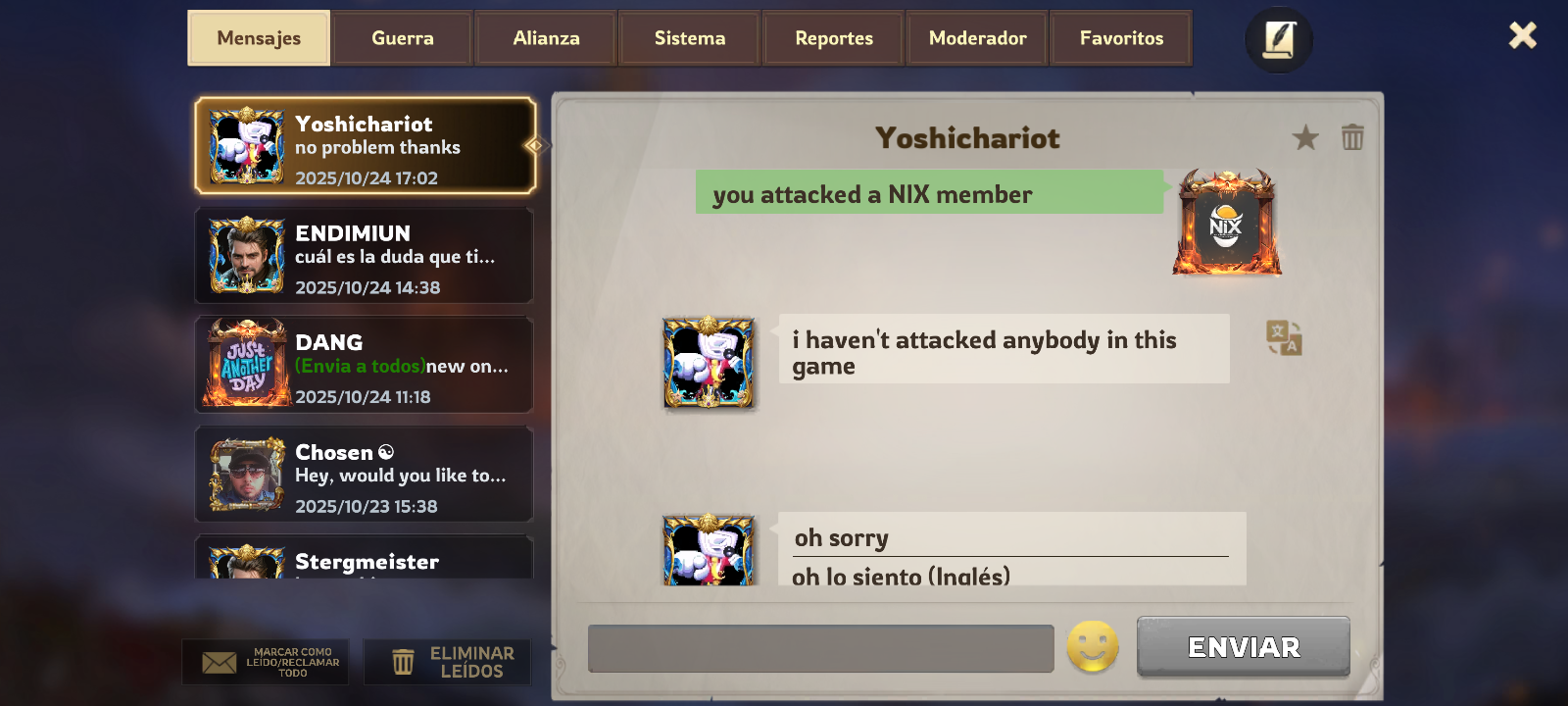Select the Sistema tab
Viewport: 1568px width, 706px height.
[690, 38]
